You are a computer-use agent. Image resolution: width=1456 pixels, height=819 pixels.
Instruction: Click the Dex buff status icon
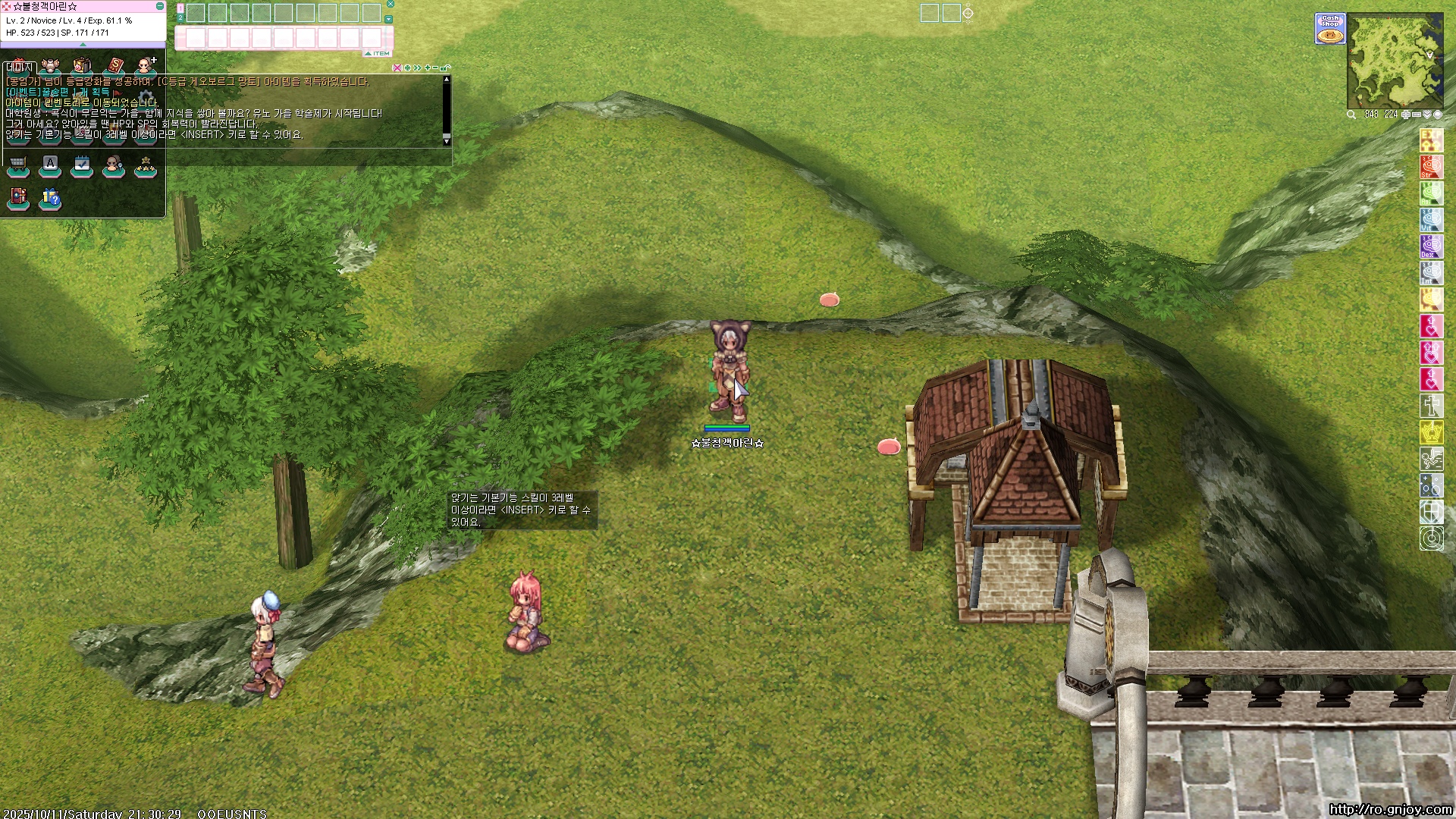pyautogui.click(x=1431, y=246)
